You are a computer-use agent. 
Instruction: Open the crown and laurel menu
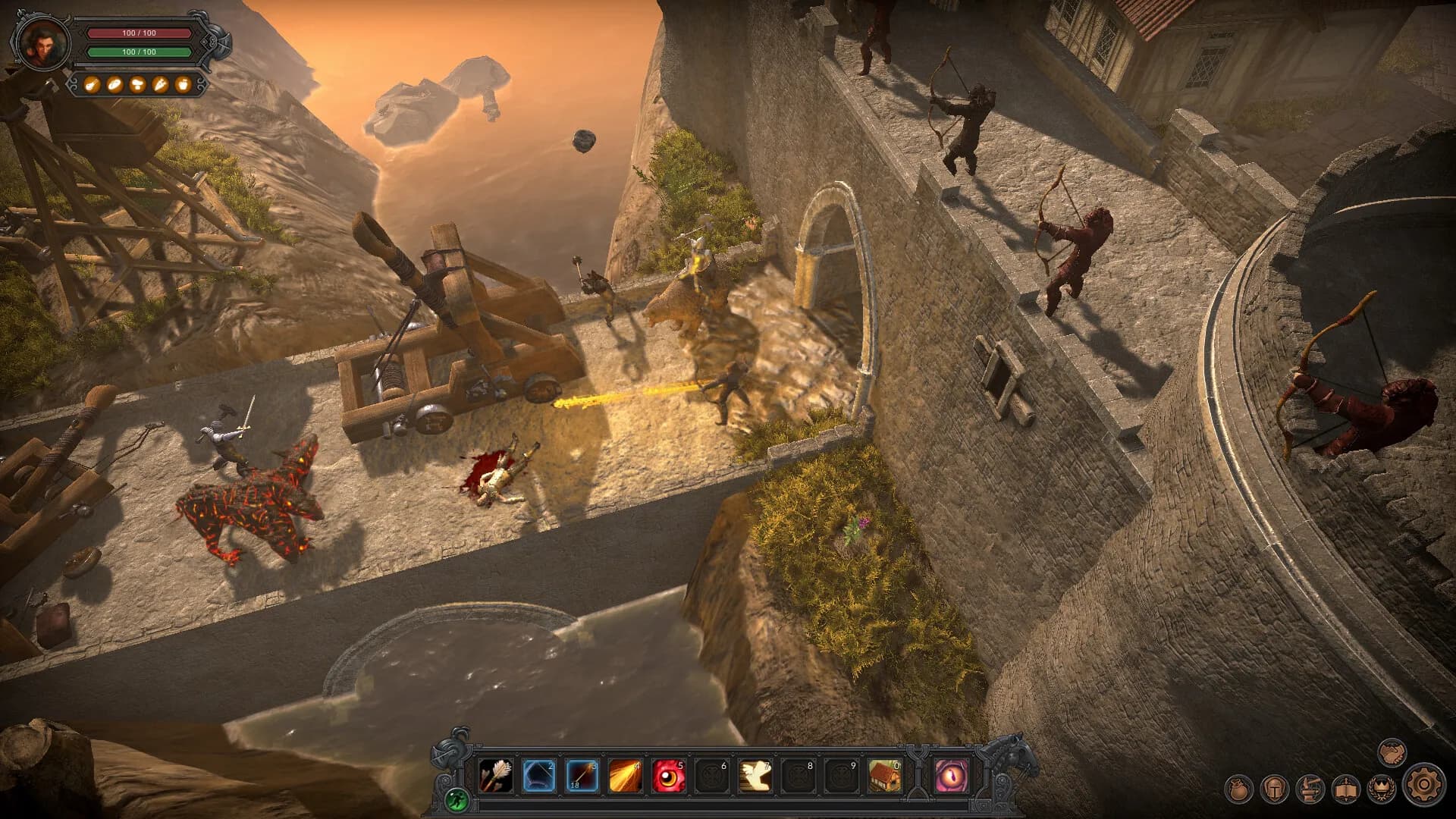click(x=1381, y=789)
